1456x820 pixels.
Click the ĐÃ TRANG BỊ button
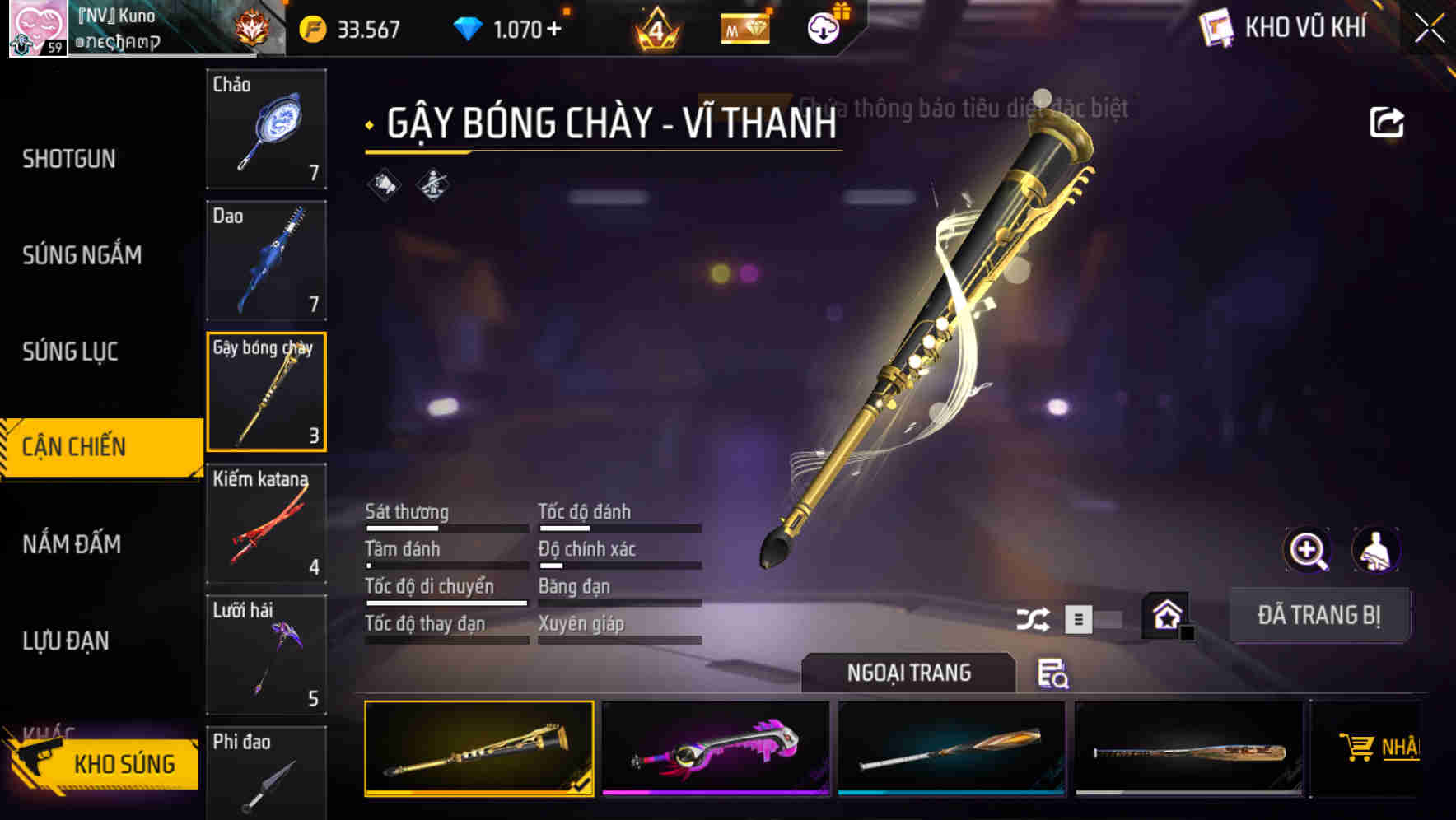tap(1319, 614)
